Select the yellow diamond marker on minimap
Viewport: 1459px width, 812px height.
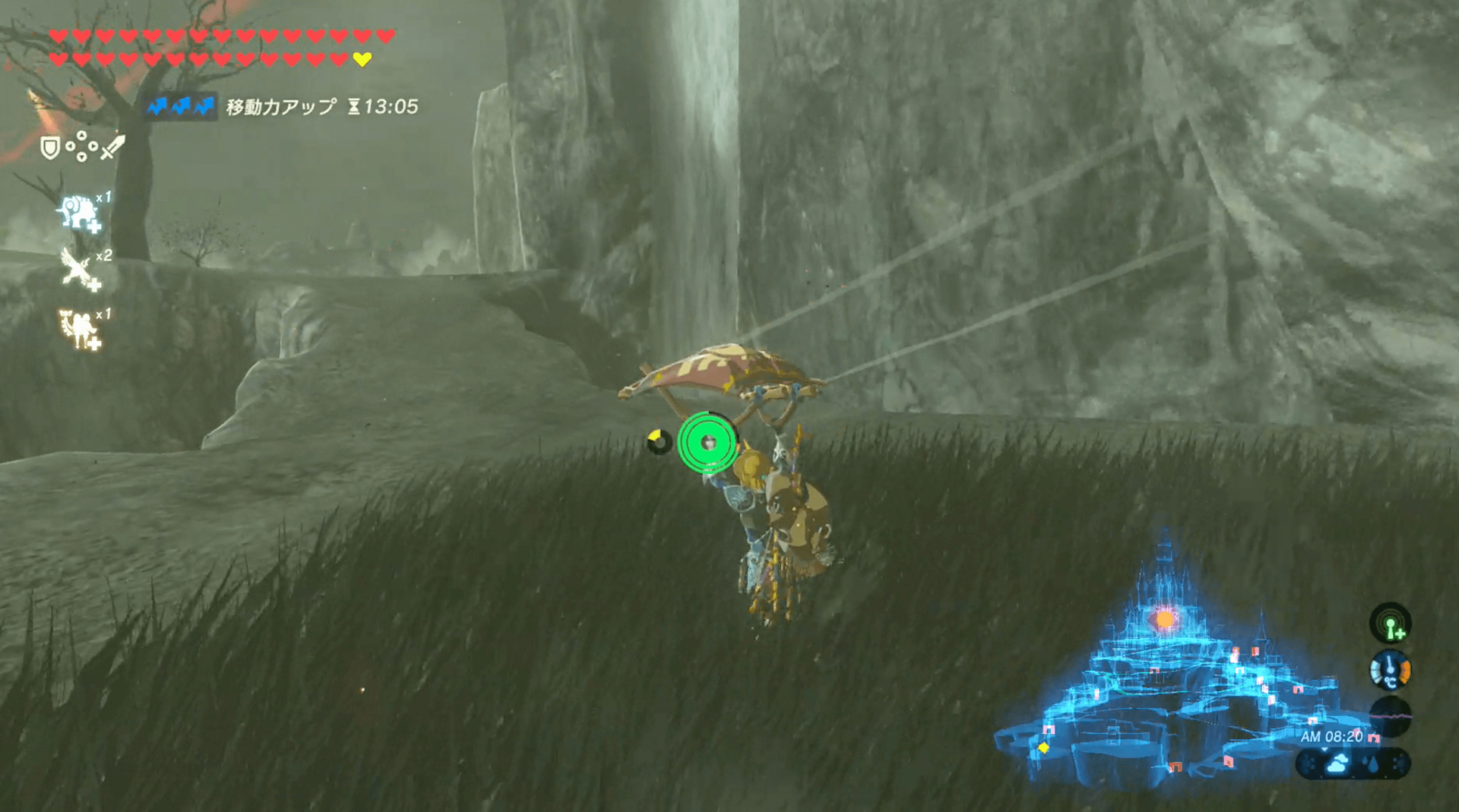1044,748
